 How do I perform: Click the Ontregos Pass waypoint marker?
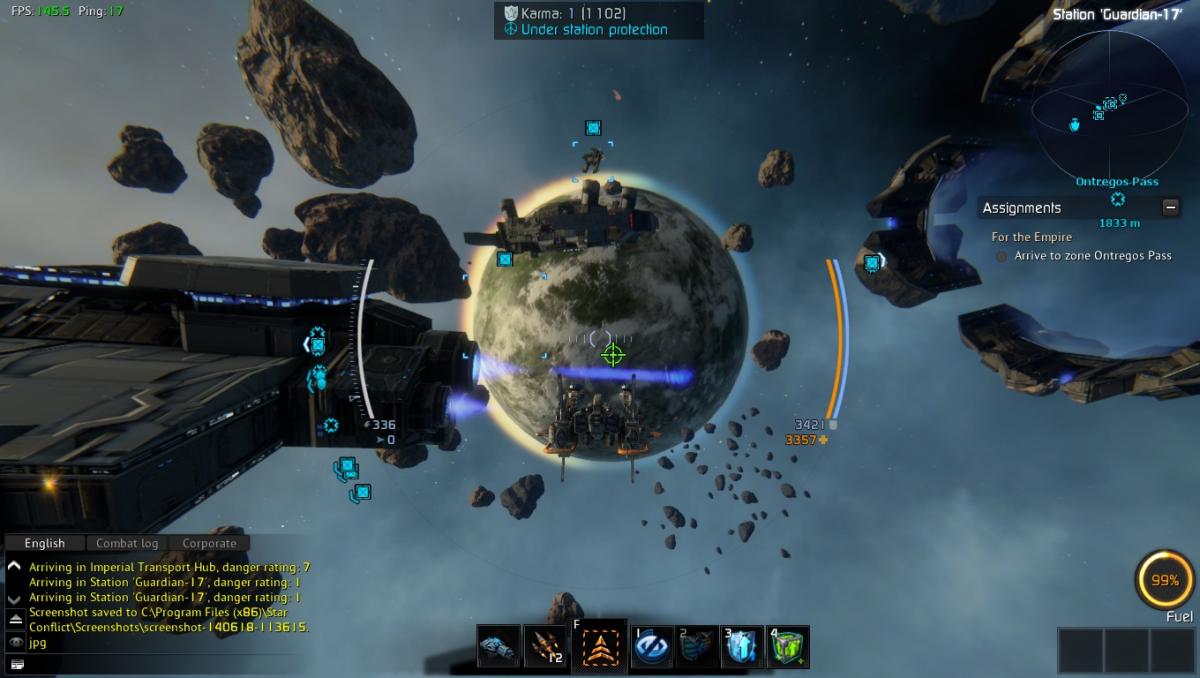tap(1118, 200)
